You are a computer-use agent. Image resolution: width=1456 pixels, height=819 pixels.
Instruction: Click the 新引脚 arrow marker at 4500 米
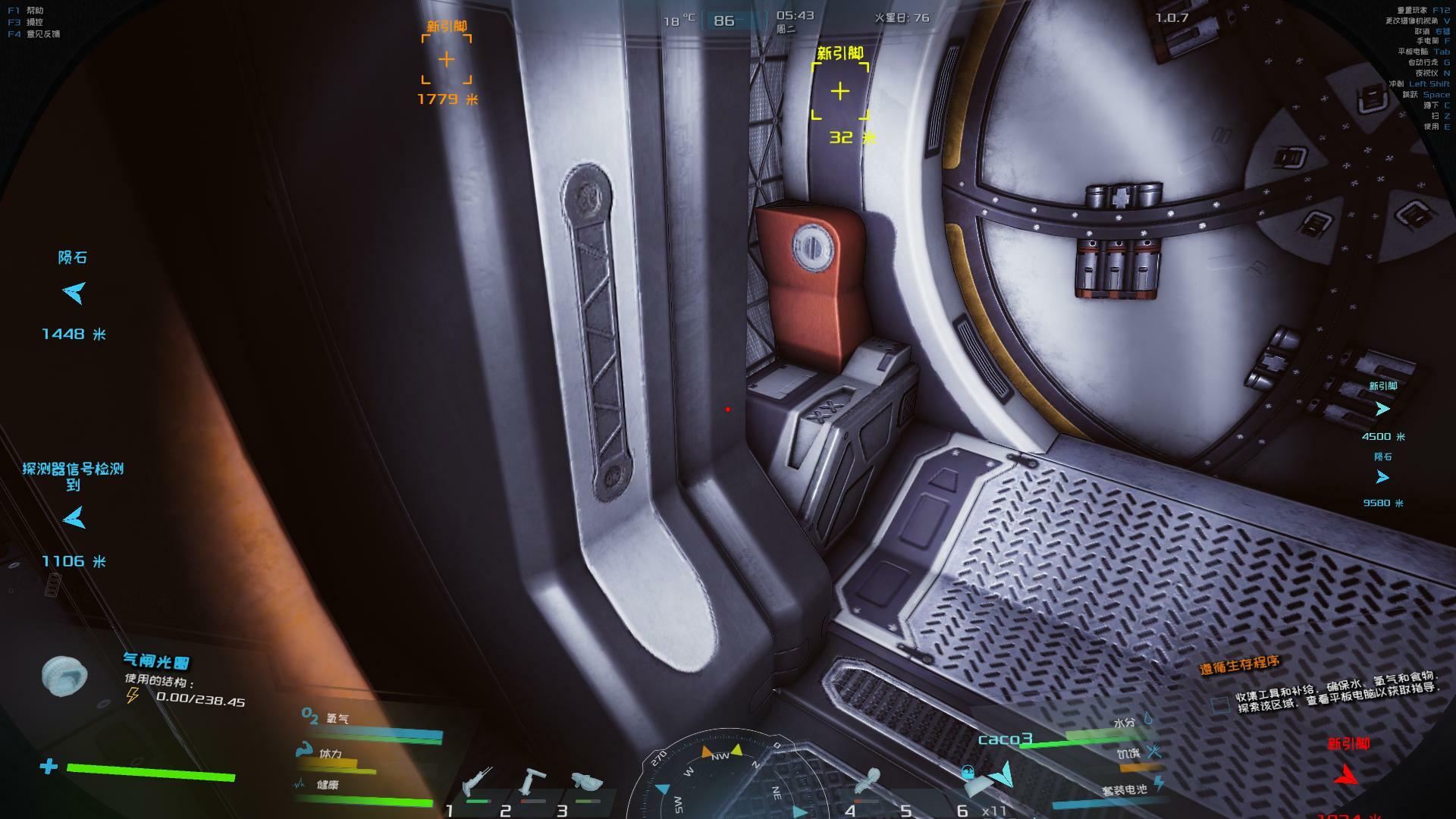point(1382,409)
